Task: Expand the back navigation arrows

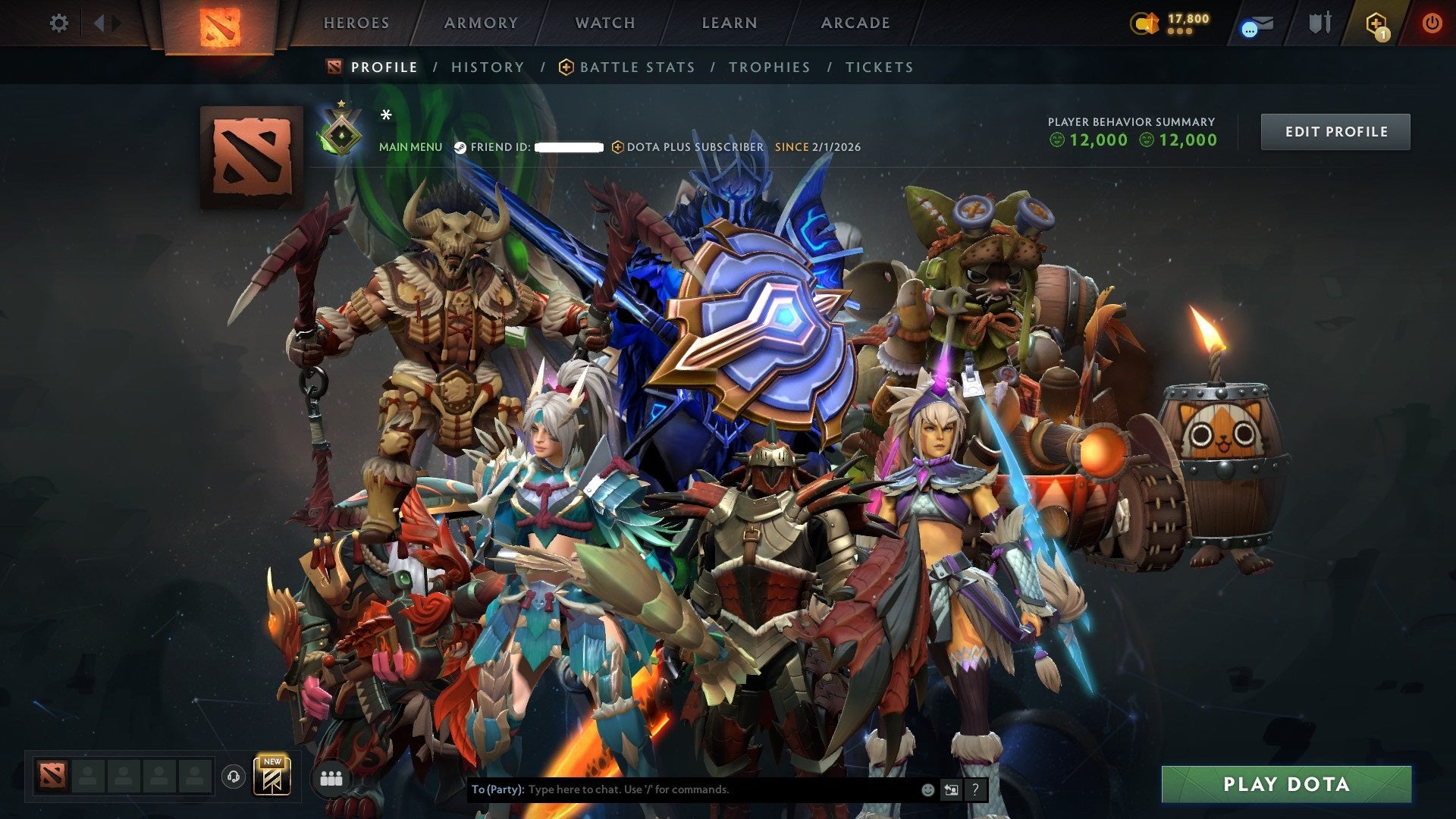Action: 99,23
